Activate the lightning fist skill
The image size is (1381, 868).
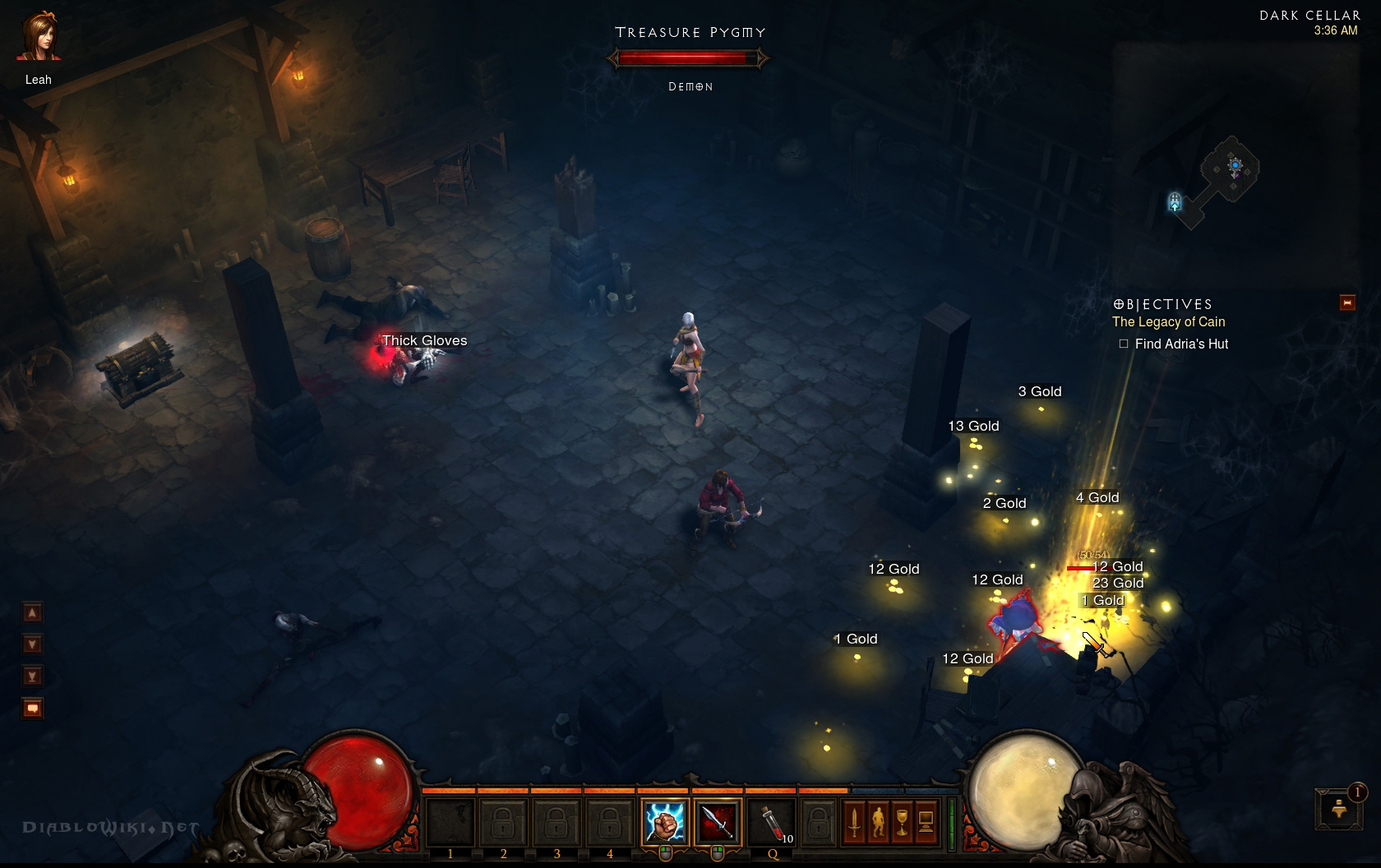coord(664,822)
